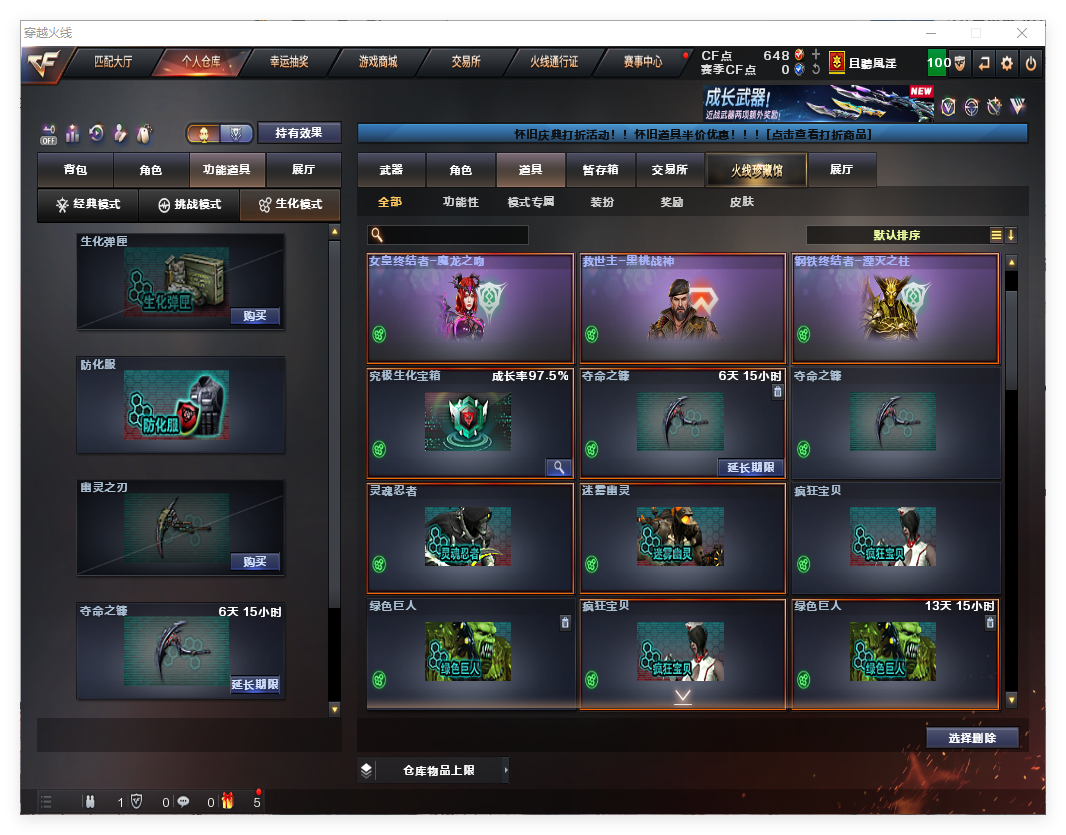Open the 默认排序 sort dropdown
Viewport: 1066px width, 835px height.
pos(896,235)
